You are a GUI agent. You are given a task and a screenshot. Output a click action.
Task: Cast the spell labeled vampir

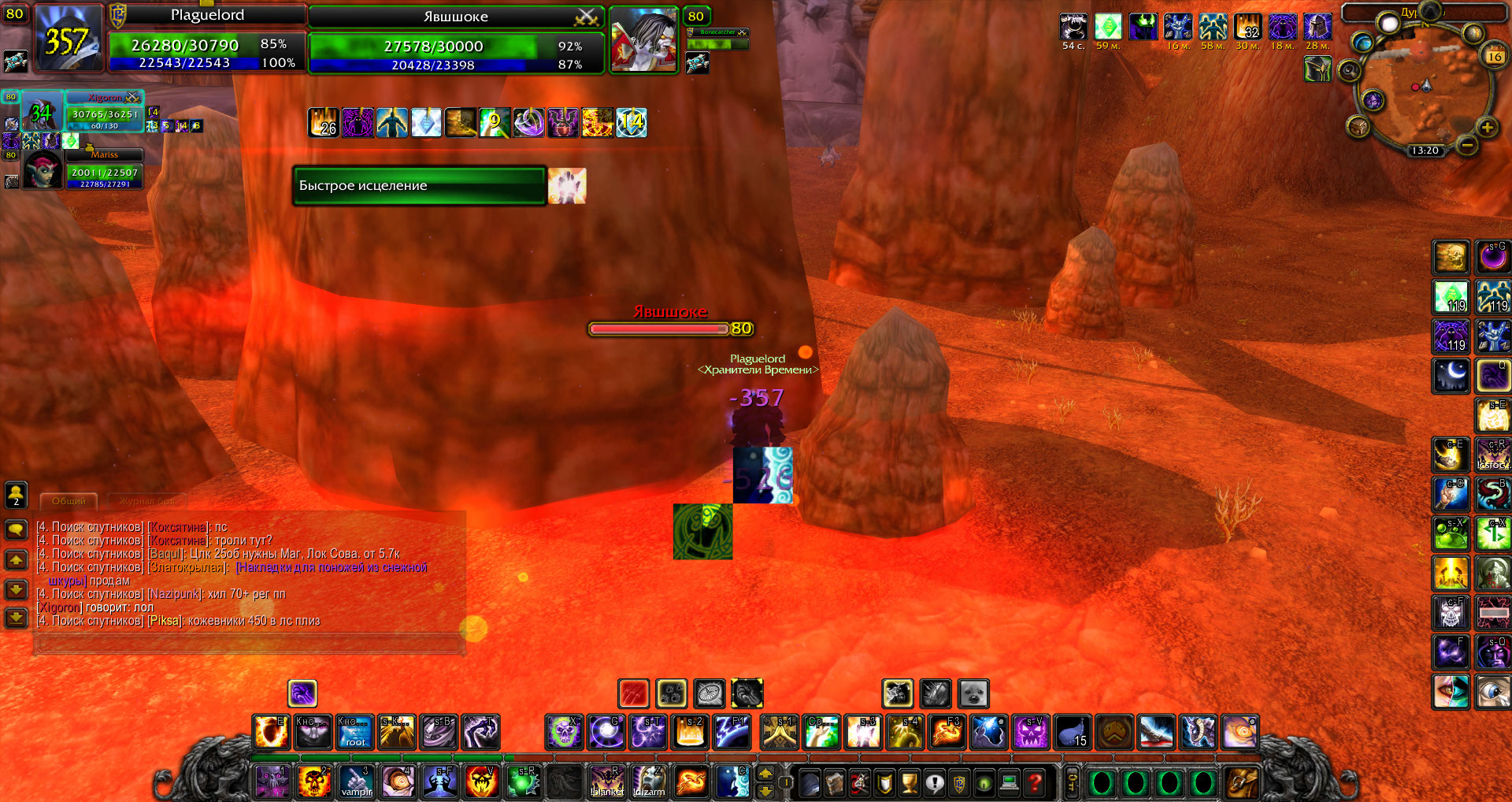click(x=356, y=782)
